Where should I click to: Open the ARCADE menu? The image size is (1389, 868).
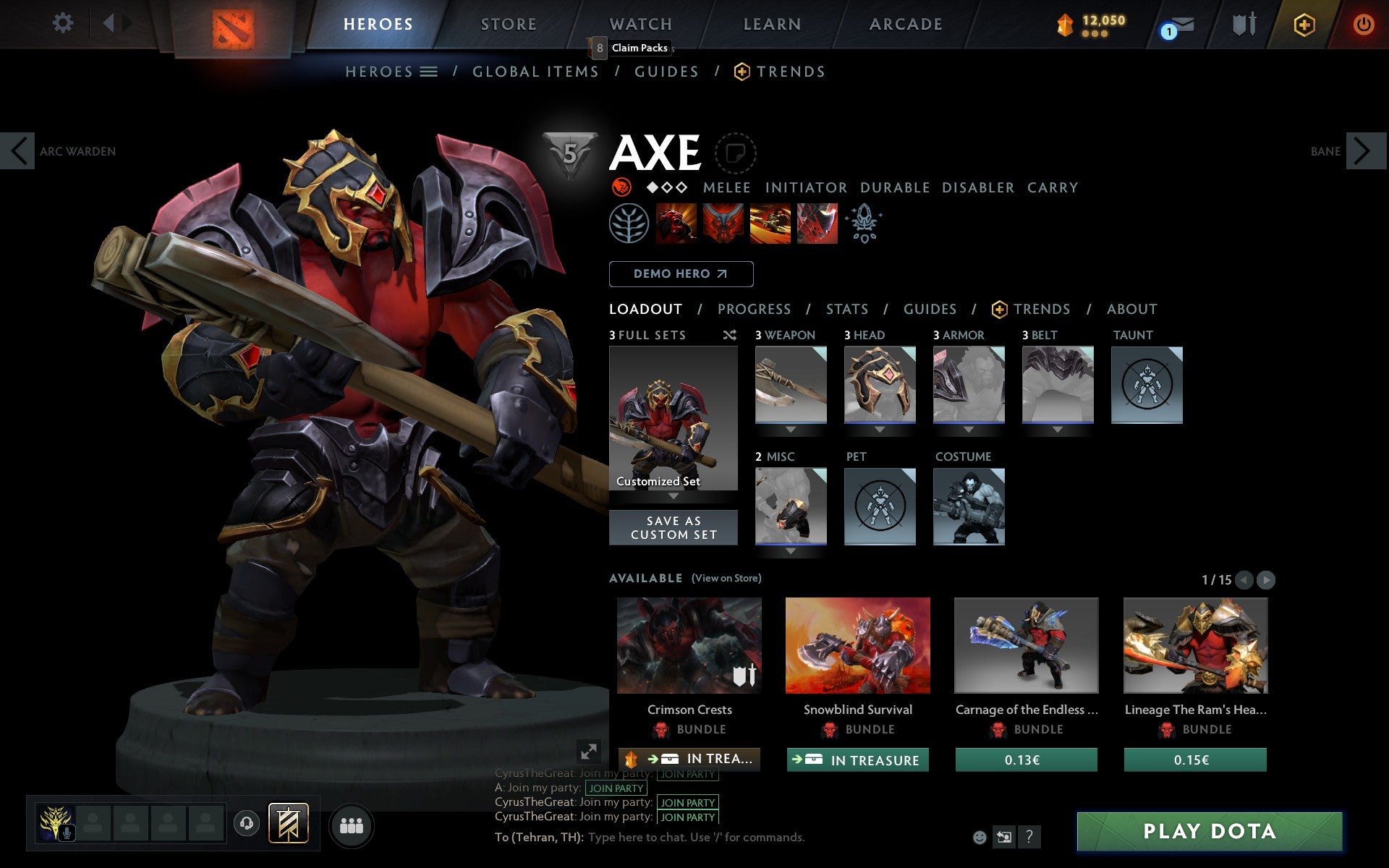point(906,23)
